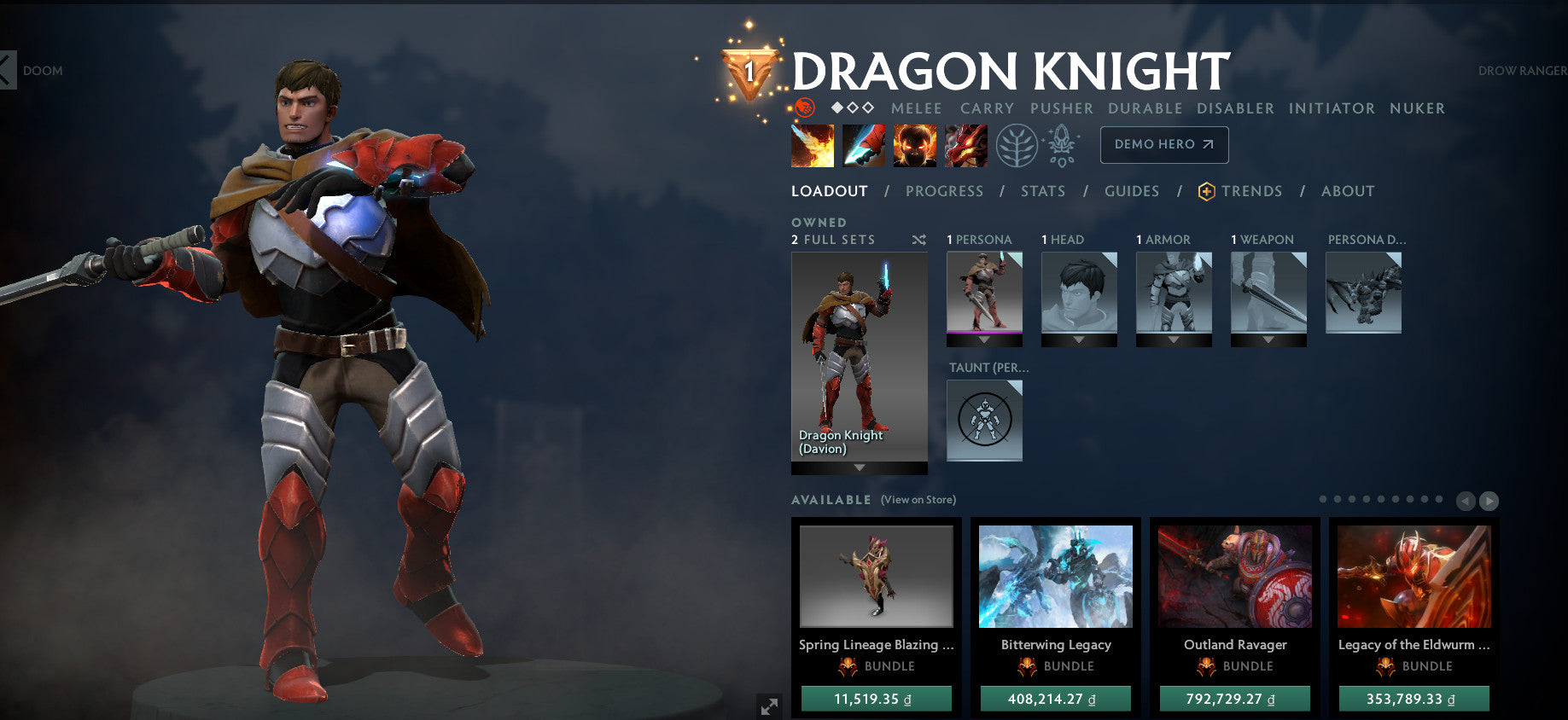Open the Dragon Blood ability details

click(x=914, y=145)
